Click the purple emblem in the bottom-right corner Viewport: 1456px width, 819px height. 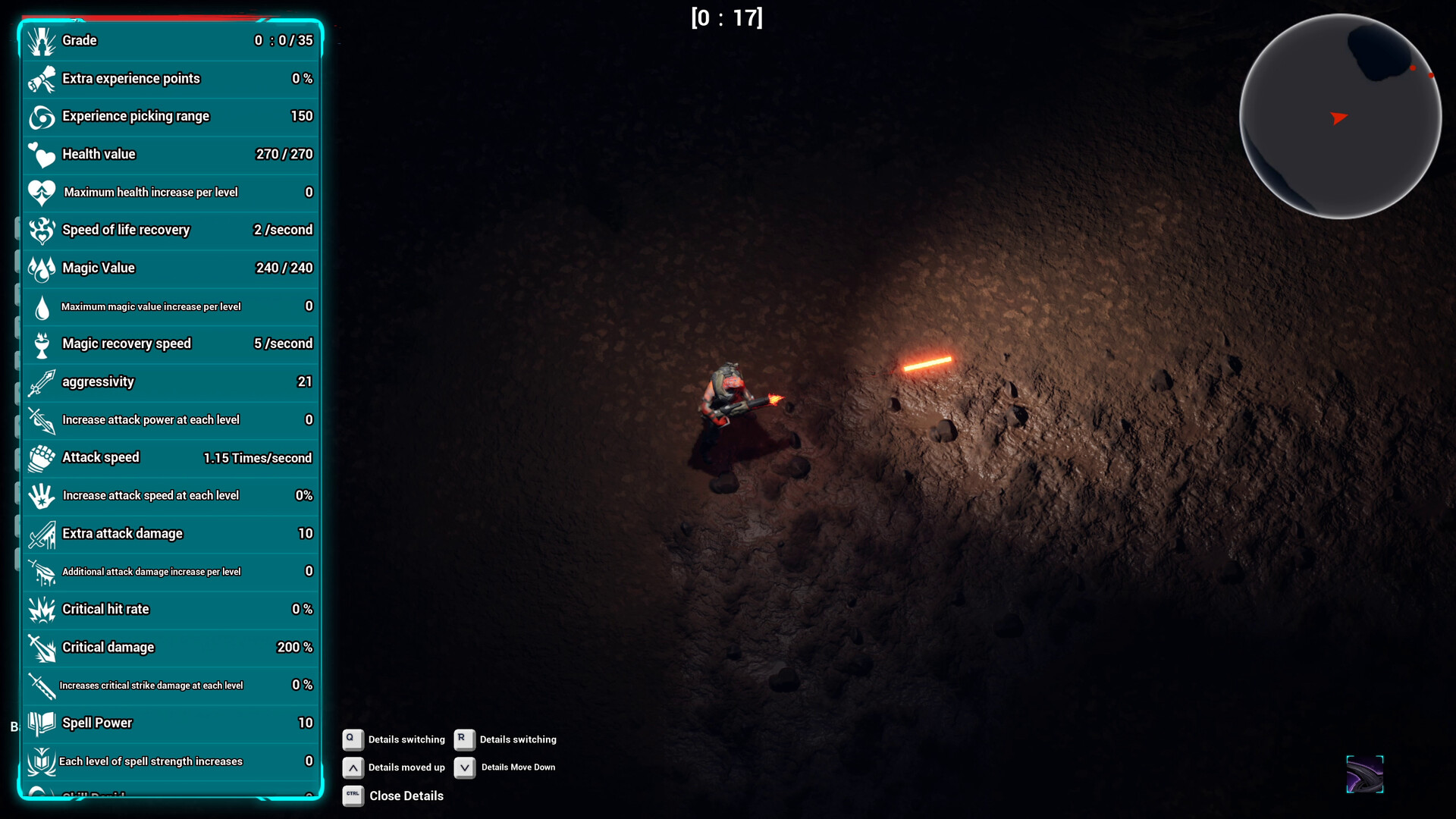point(1365,773)
